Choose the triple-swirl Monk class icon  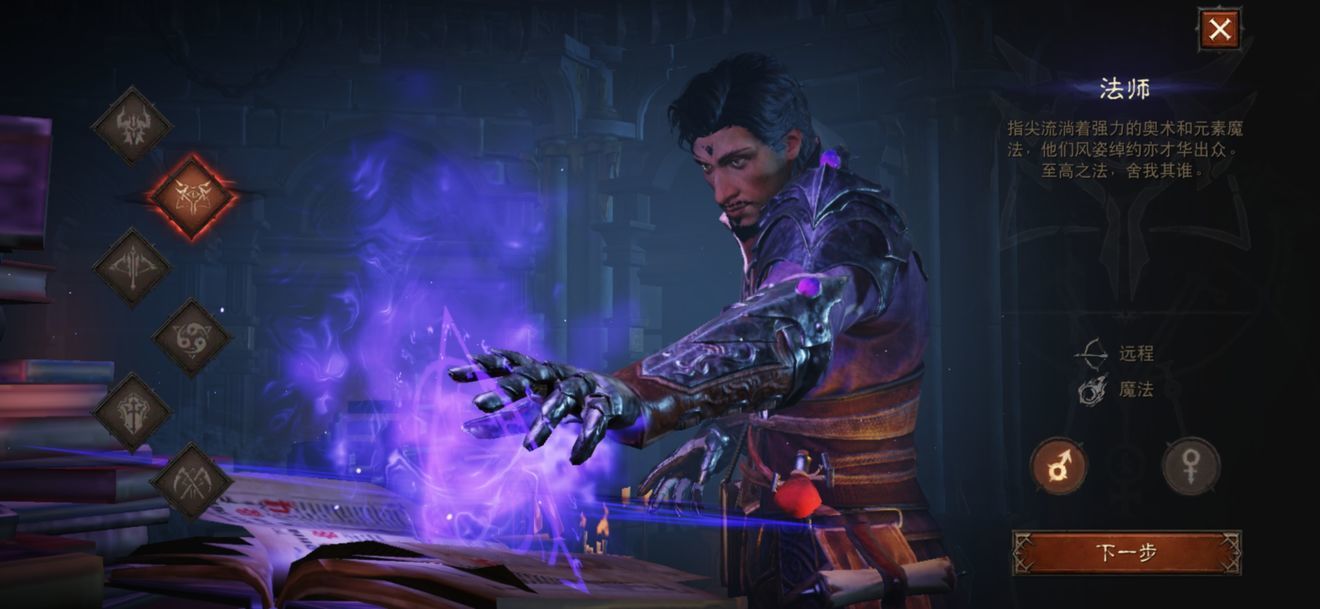[191, 338]
